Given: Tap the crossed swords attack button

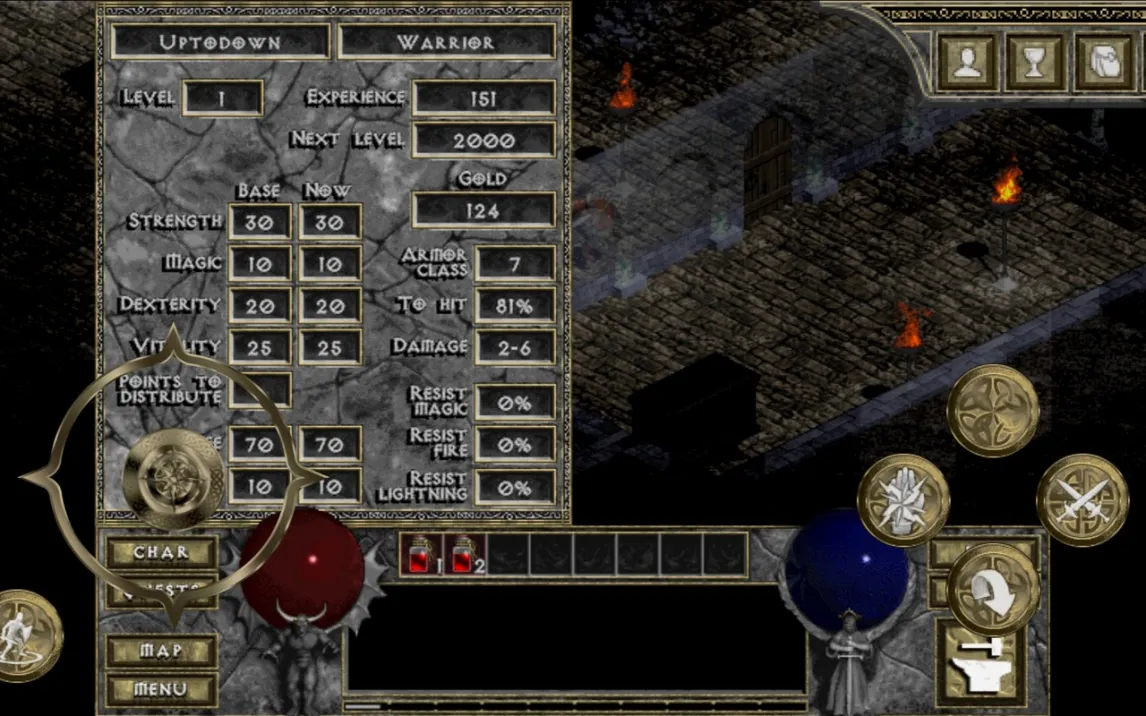Looking at the screenshot, I should tap(1081, 499).
